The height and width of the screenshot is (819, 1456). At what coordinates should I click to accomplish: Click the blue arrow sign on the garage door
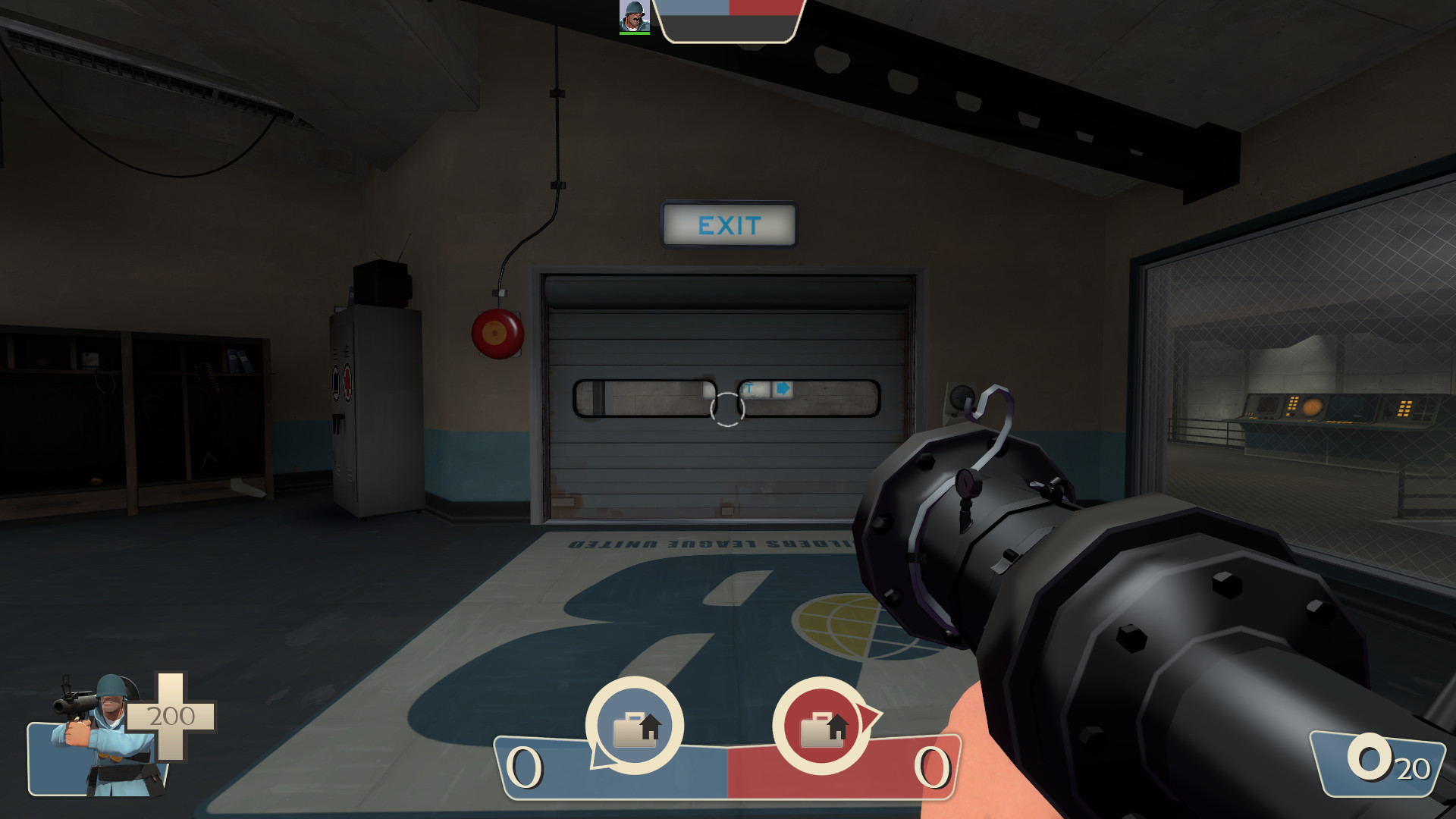click(x=782, y=388)
